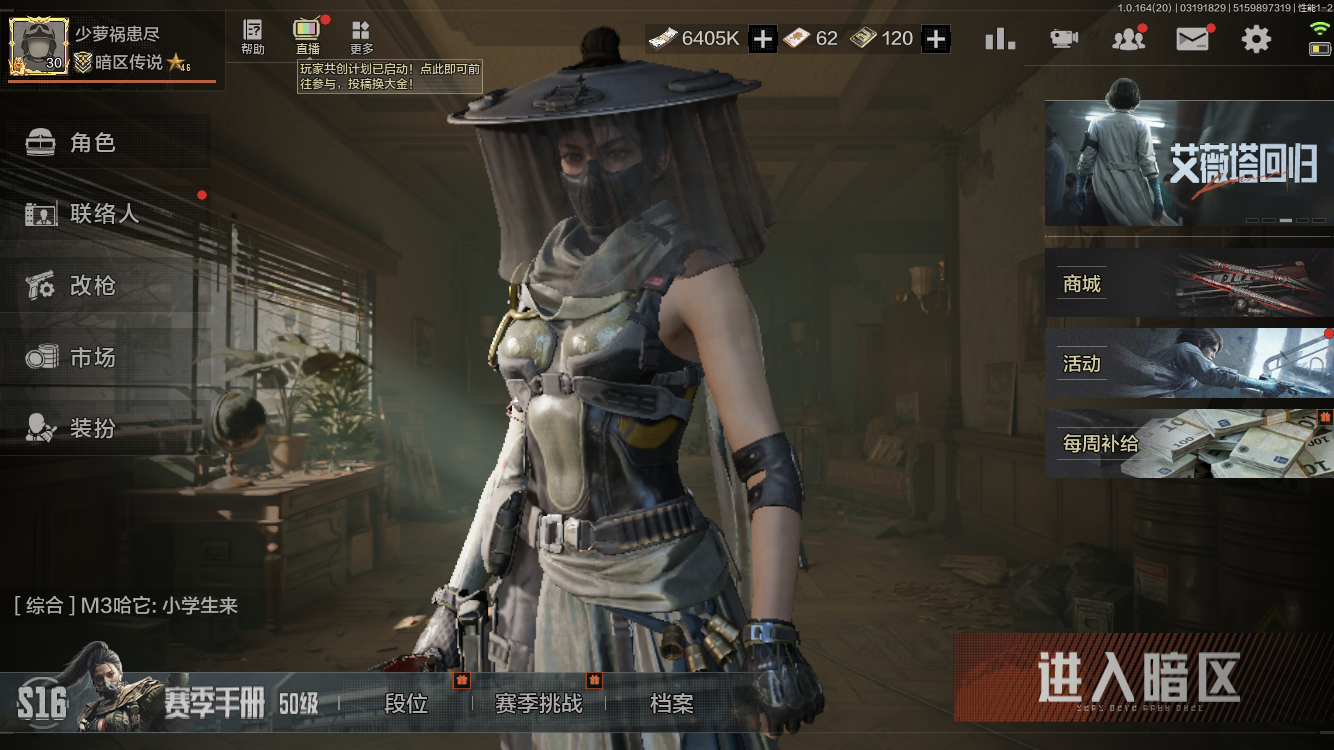Open the 直播 livestream icon

(x=307, y=37)
